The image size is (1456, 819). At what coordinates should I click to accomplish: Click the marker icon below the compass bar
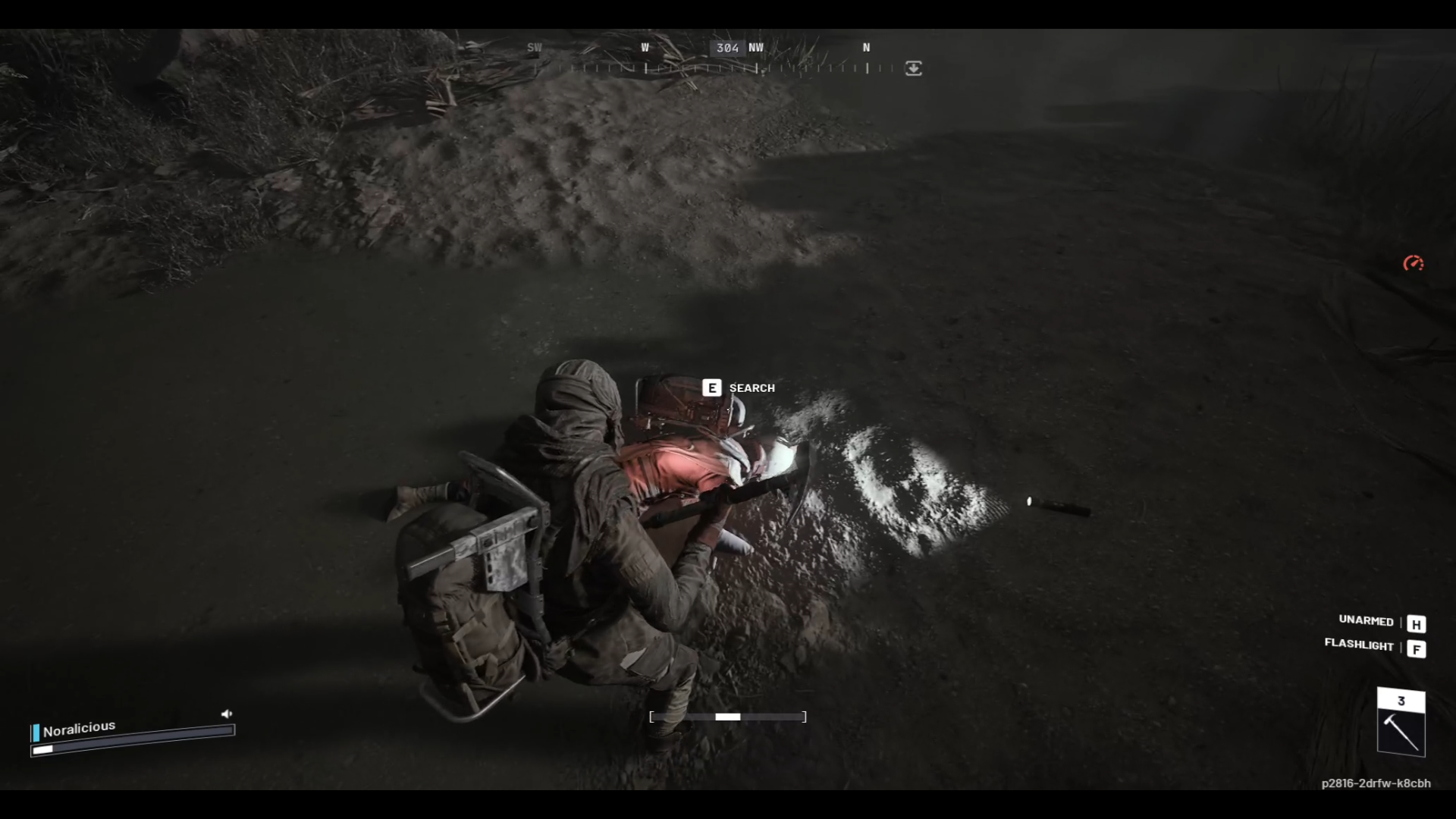[913, 69]
